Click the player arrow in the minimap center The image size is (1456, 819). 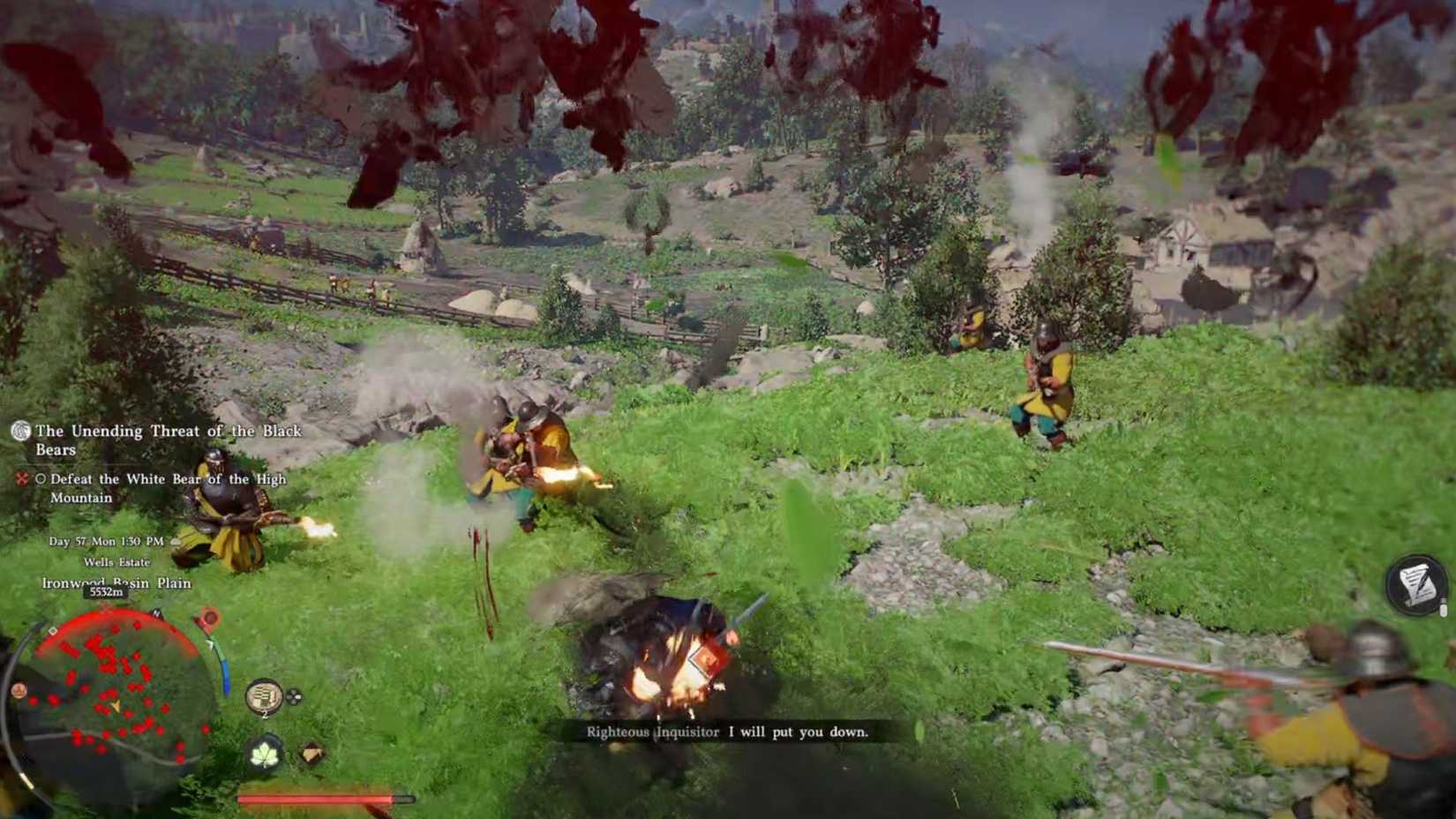(x=116, y=707)
